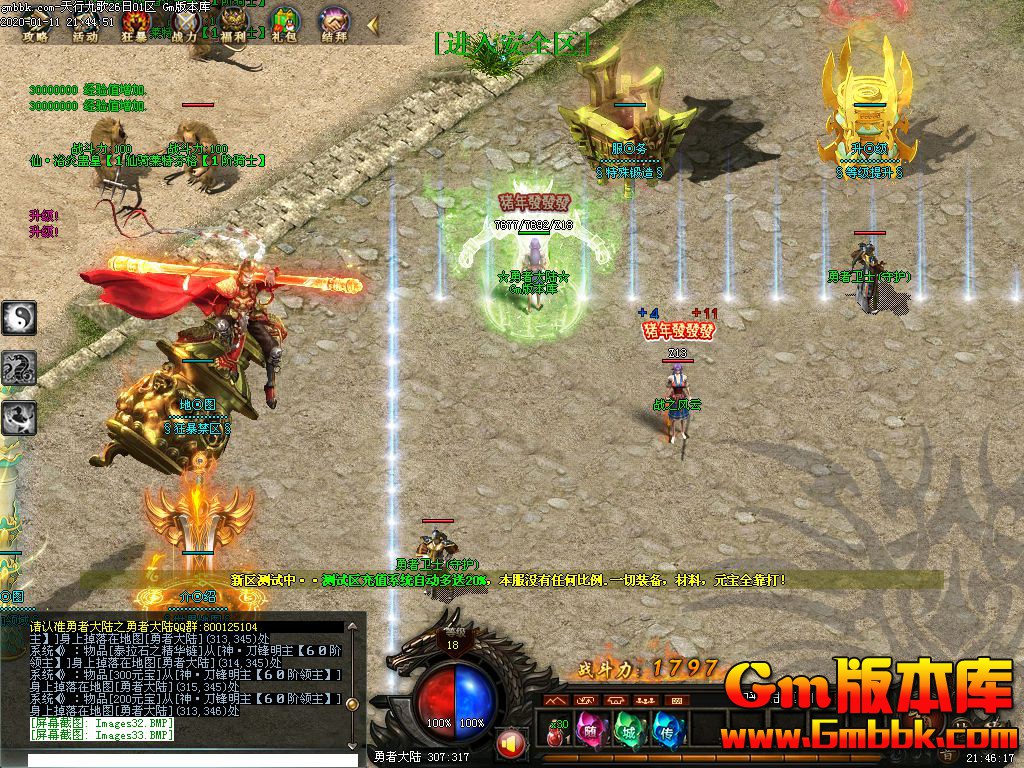Collapse the top menu bar with the yellow arrow
1024x768 pixels.
[372, 23]
